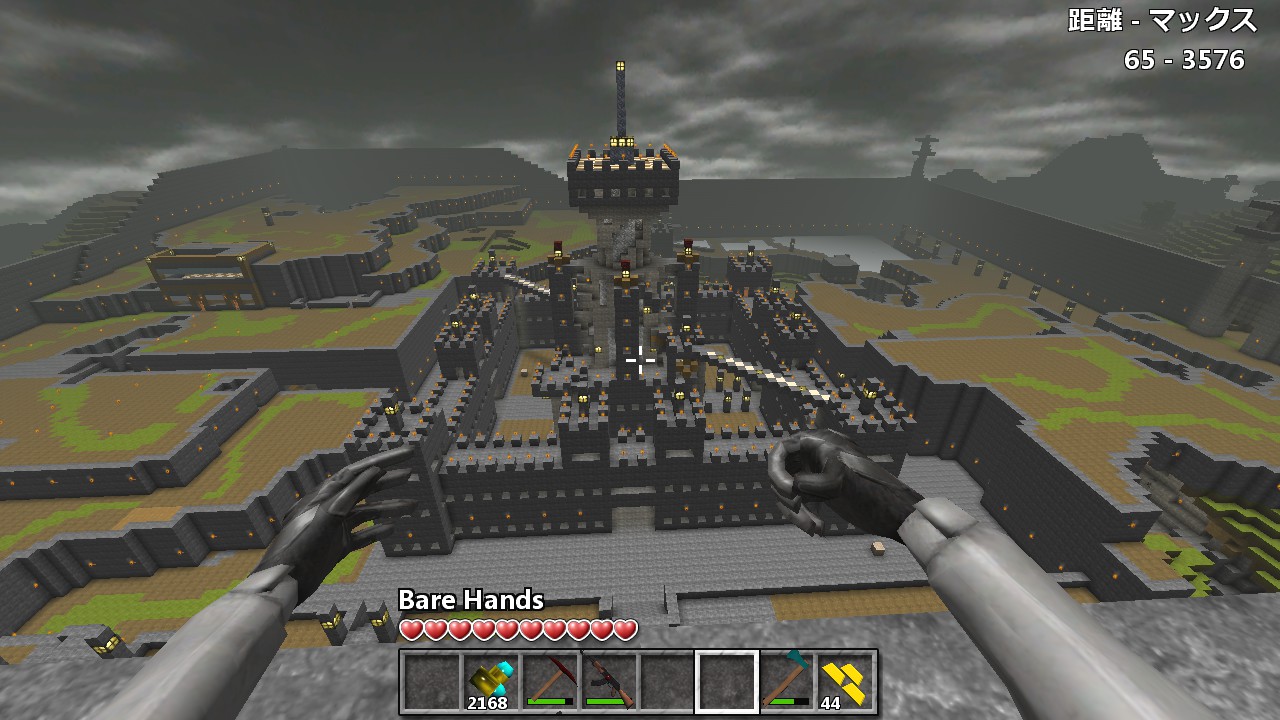The width and height of the screenshot is (1280, 720).
Task: Click the currently highlighted hotbar slot
Action: click(726, 683)
